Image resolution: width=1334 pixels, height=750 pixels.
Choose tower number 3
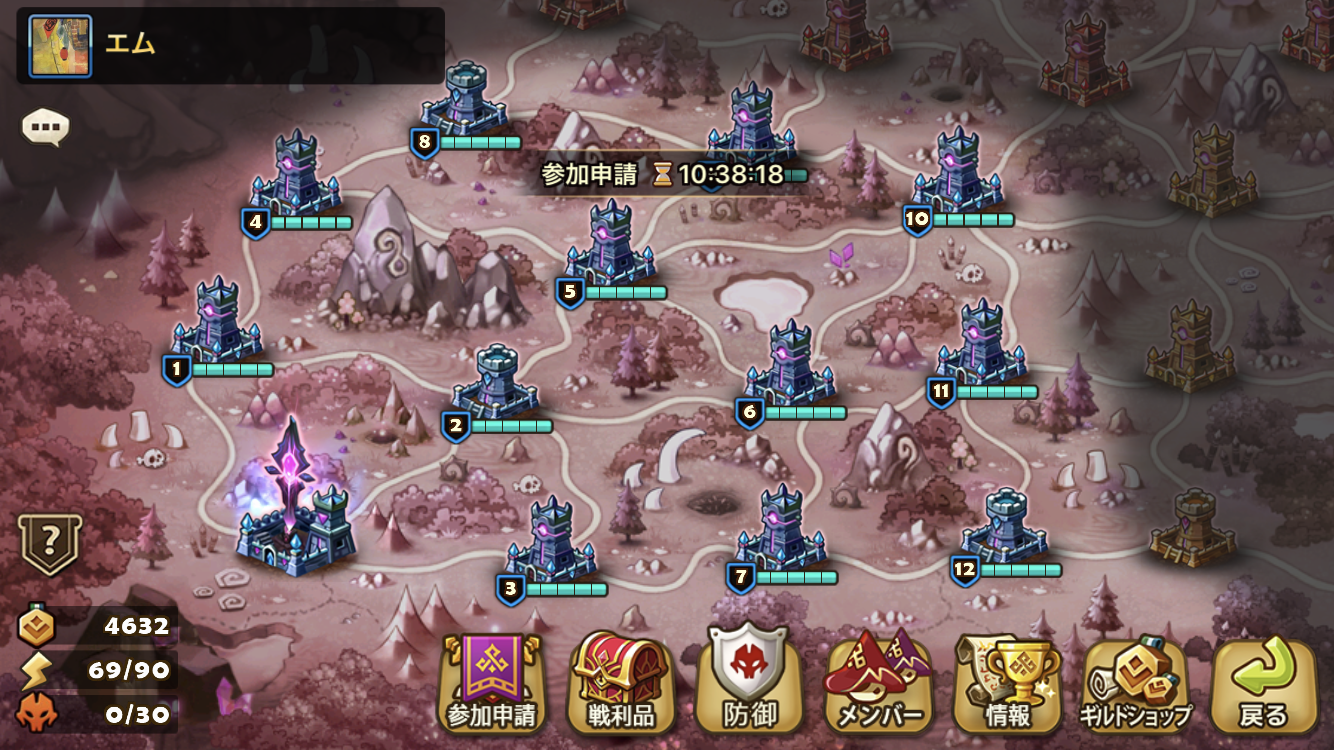(550, 540)
